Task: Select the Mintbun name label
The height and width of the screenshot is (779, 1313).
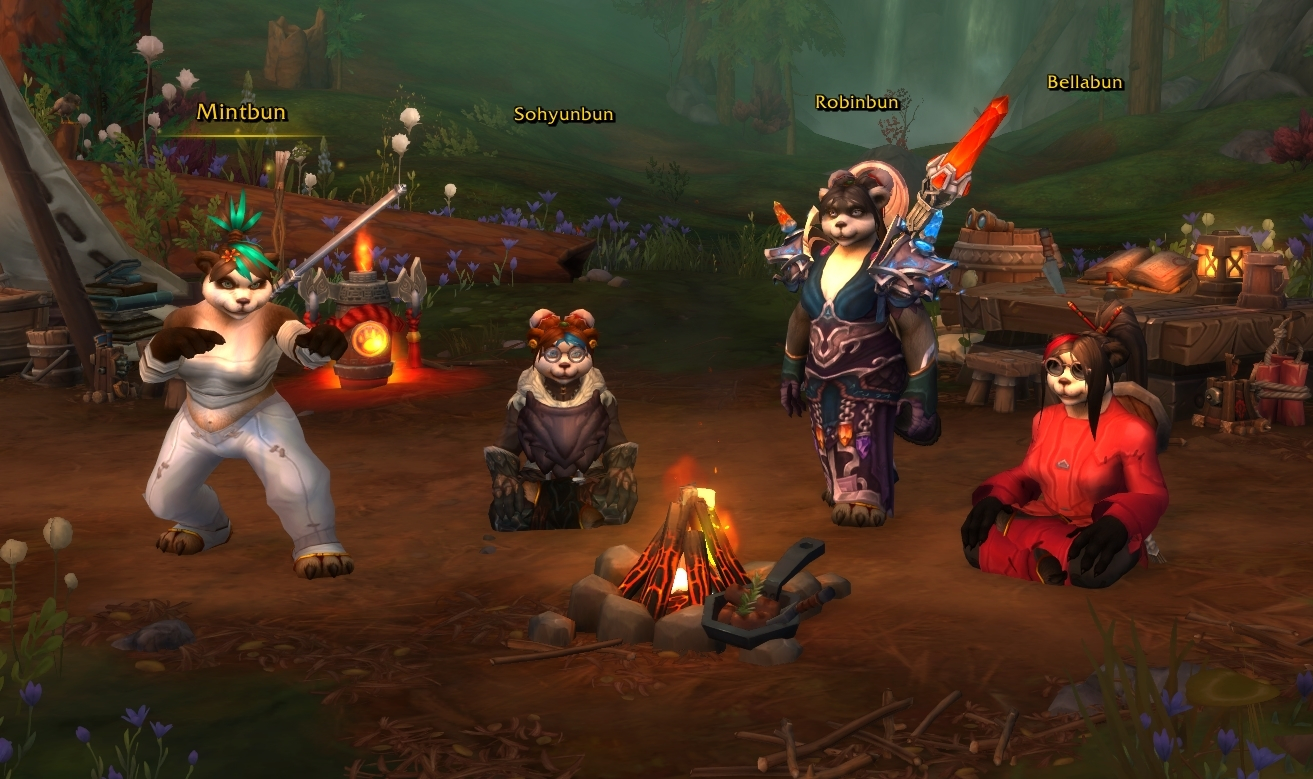Action: coord(234,111)
